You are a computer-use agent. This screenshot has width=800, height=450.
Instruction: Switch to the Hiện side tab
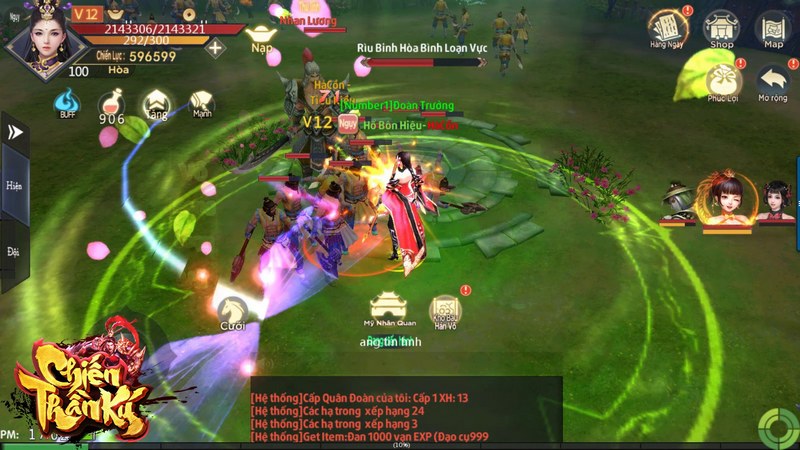[x=14, y=186]
